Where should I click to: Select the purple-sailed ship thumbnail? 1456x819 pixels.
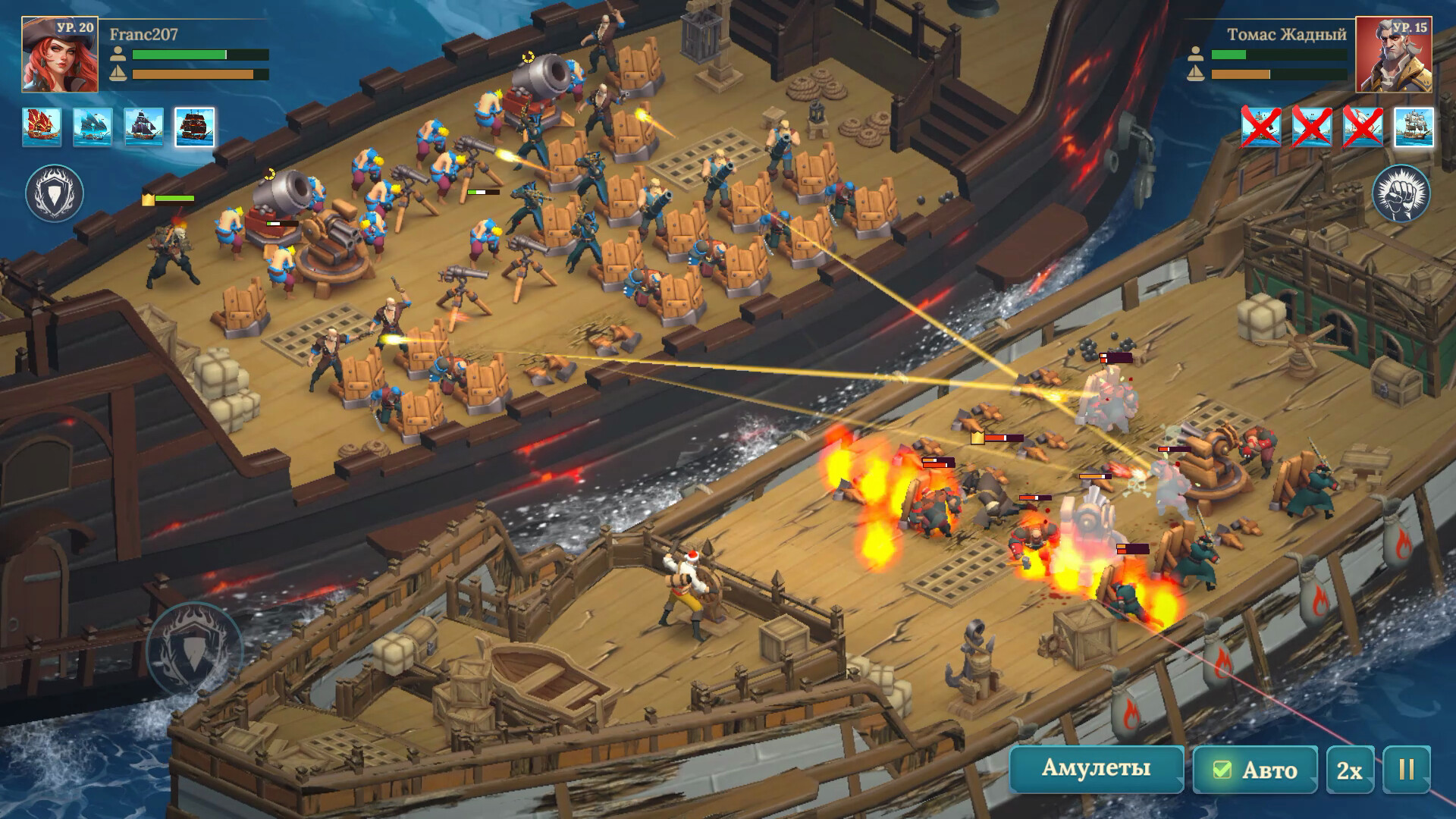pyautogui.click(x=143, y=127)
